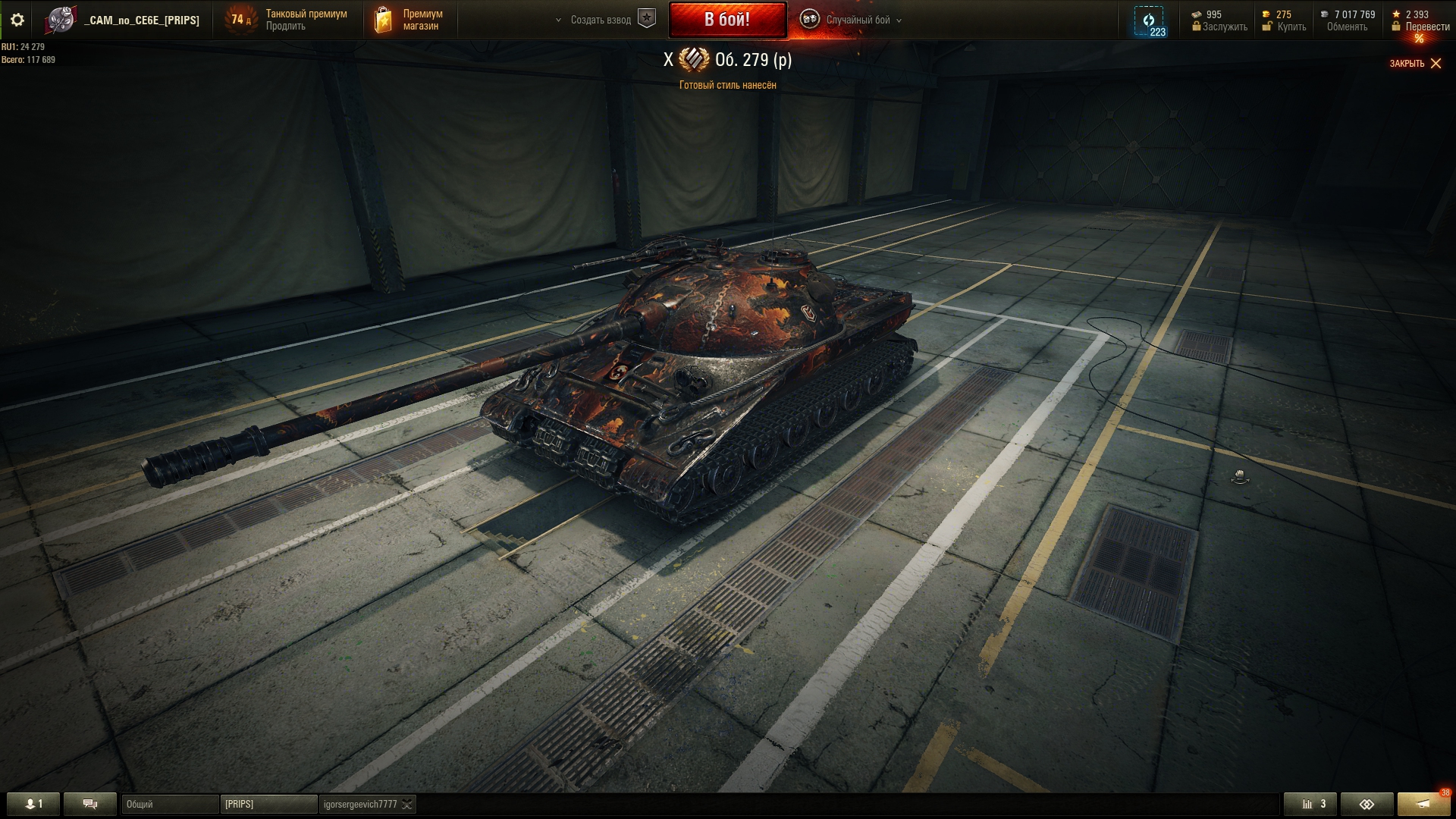Open the contacts list button

click(33, 804)
